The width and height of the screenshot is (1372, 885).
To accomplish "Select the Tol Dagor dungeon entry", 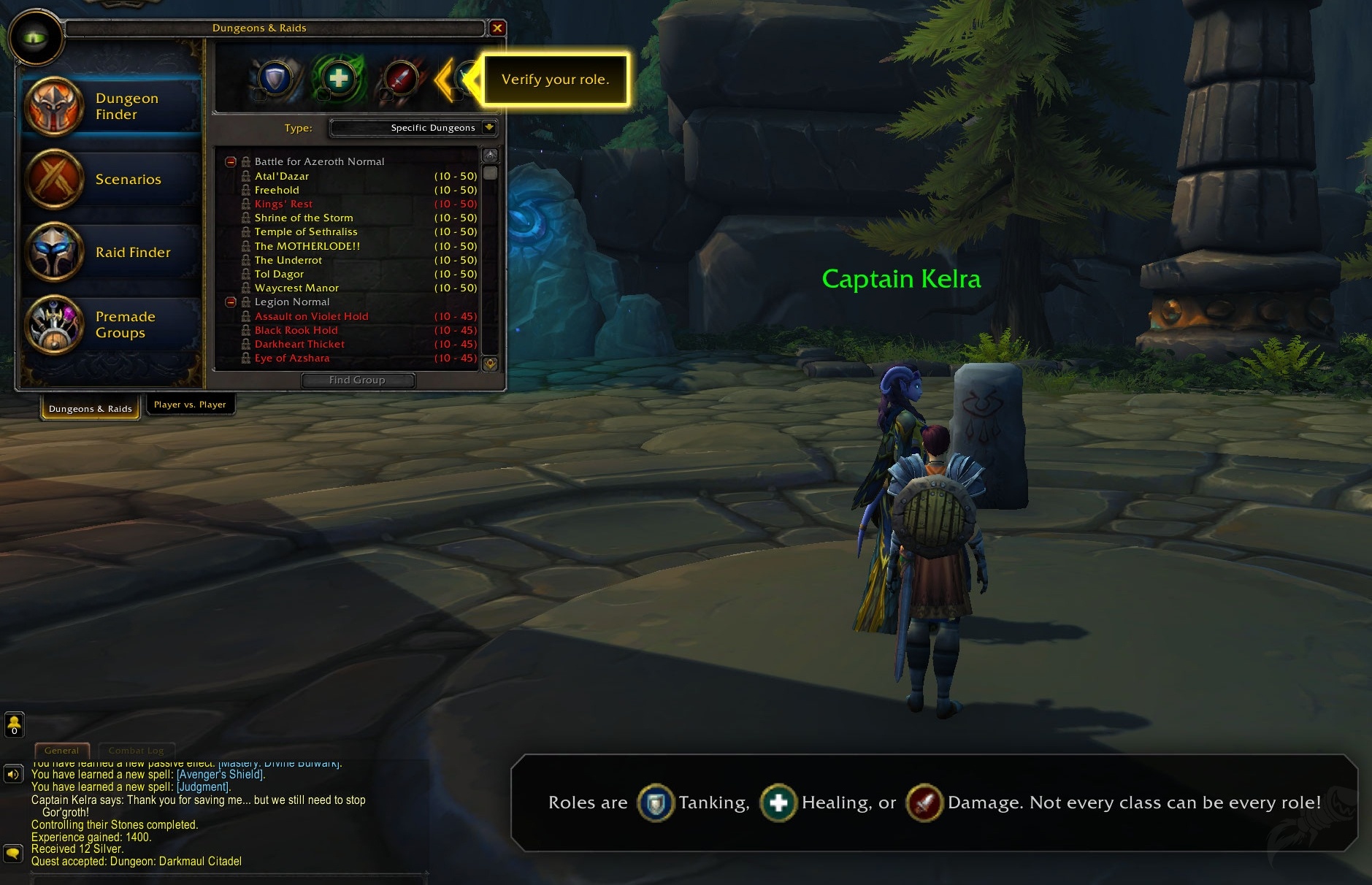I will (x=279, y=274).
